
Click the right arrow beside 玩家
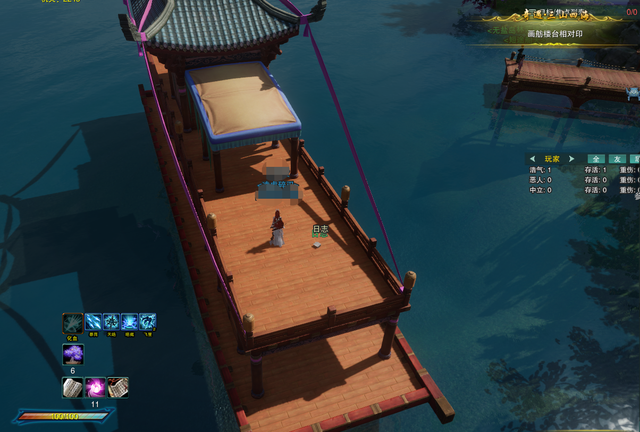pyautogui.click(x=571, y=159)
